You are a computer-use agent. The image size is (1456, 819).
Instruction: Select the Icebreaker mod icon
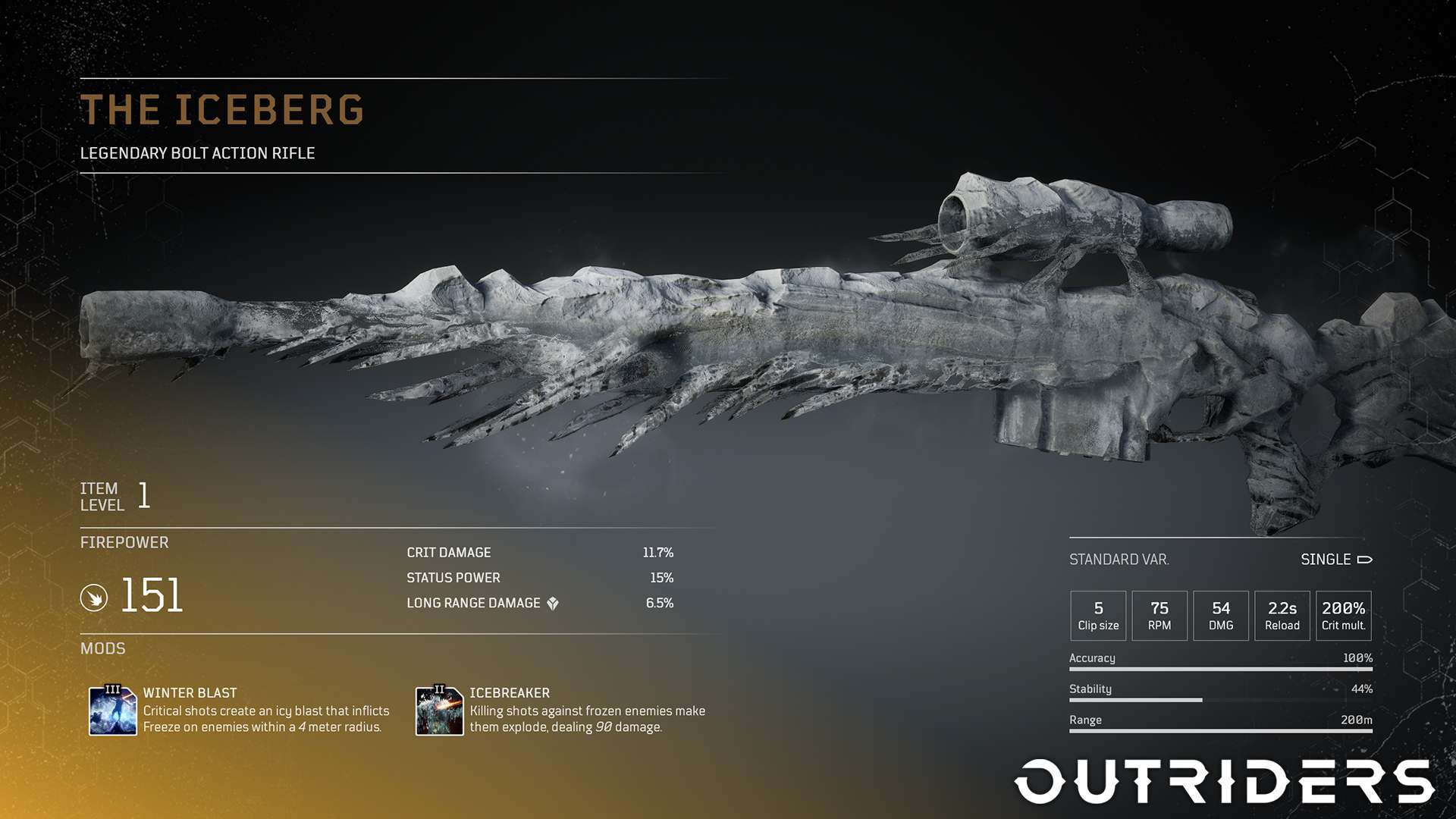[x=439, y=711]
